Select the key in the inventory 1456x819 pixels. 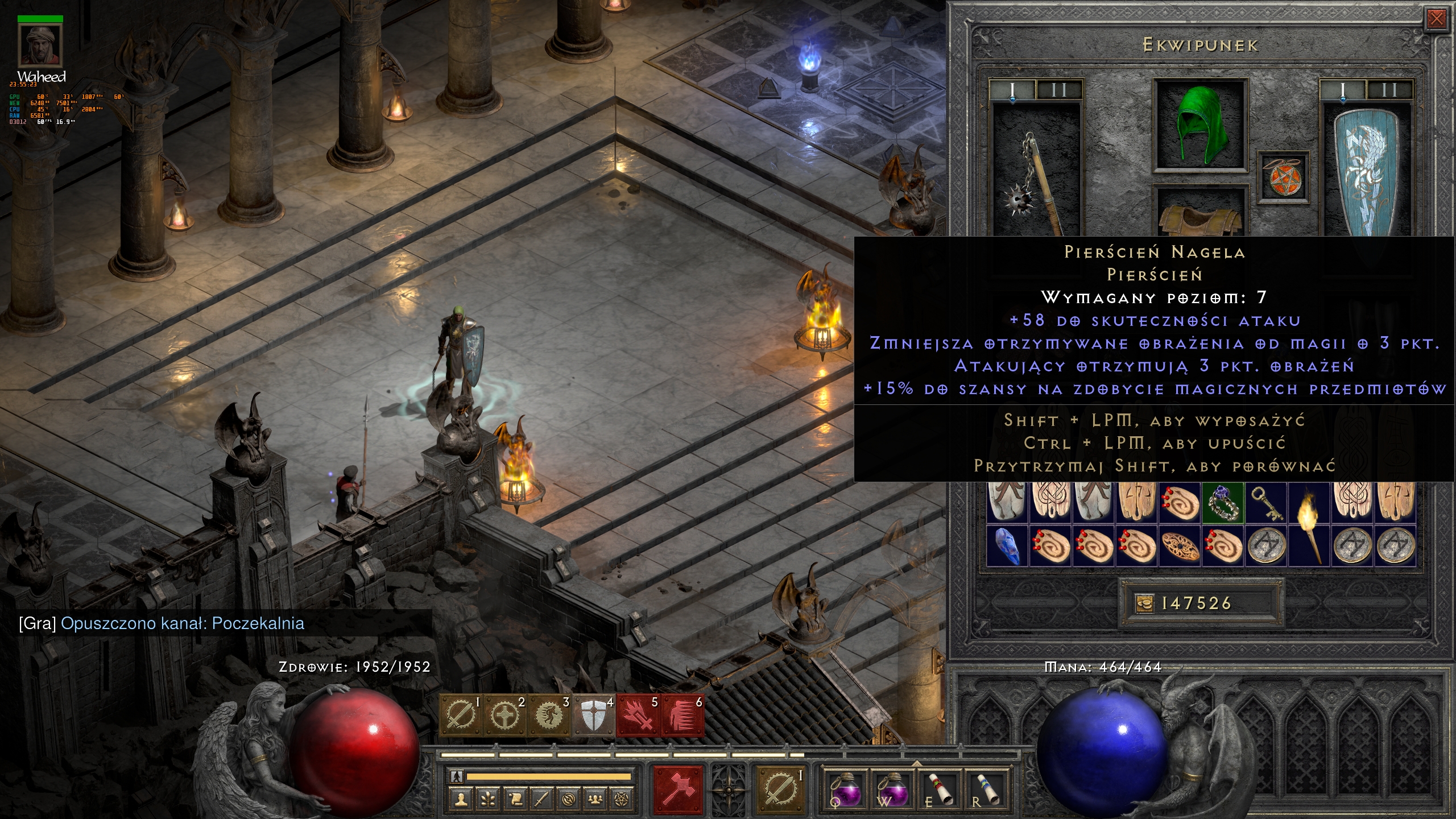coord(1267,502)
